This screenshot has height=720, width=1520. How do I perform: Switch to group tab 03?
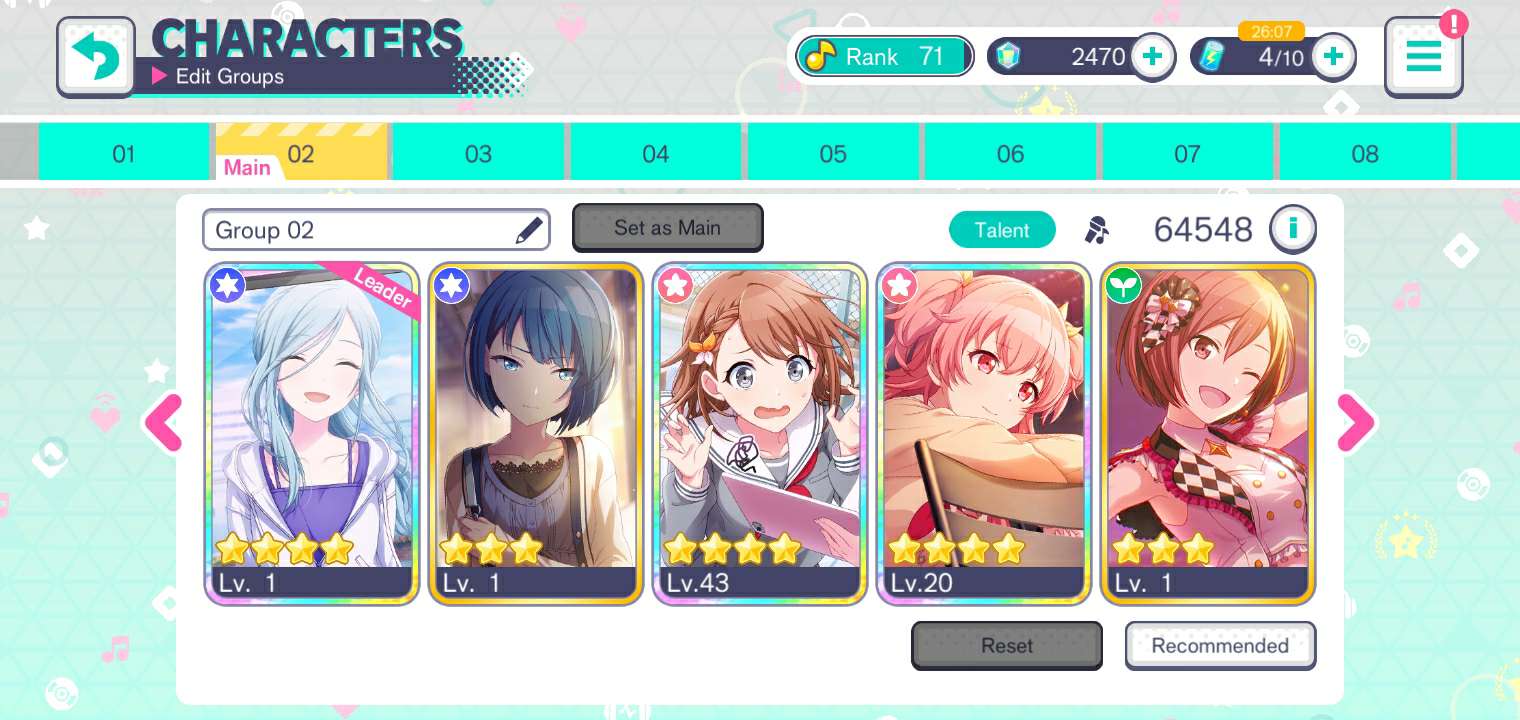pos(478,154)
